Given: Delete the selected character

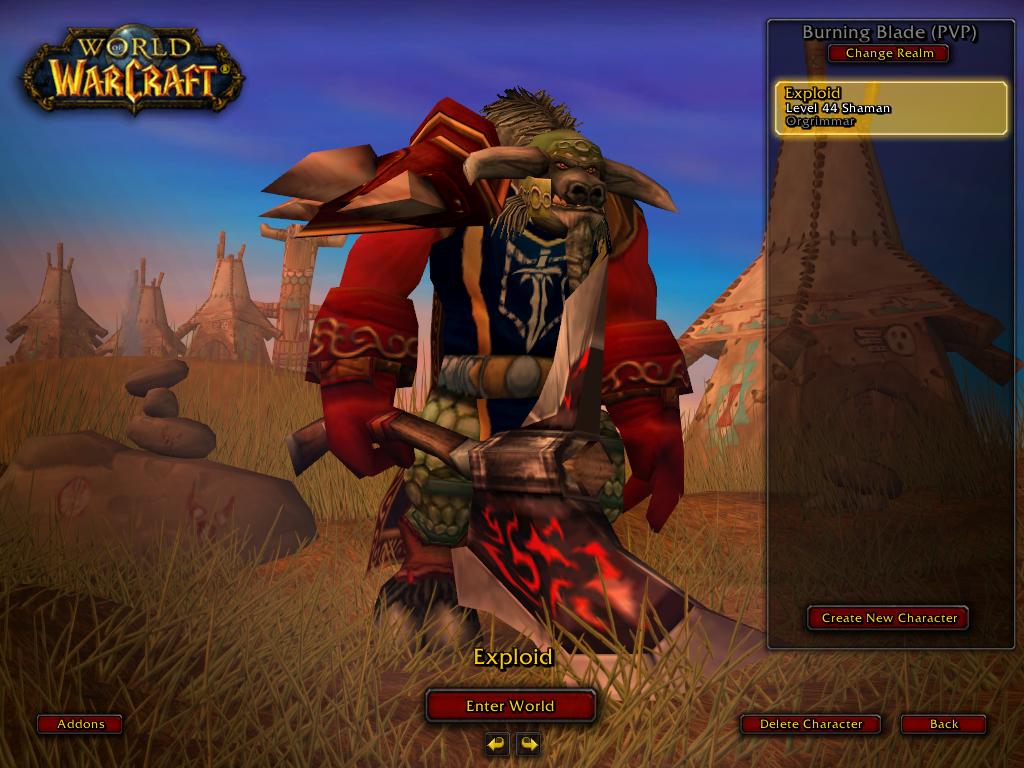Looking at the screenshot, I should pos(810,724).
